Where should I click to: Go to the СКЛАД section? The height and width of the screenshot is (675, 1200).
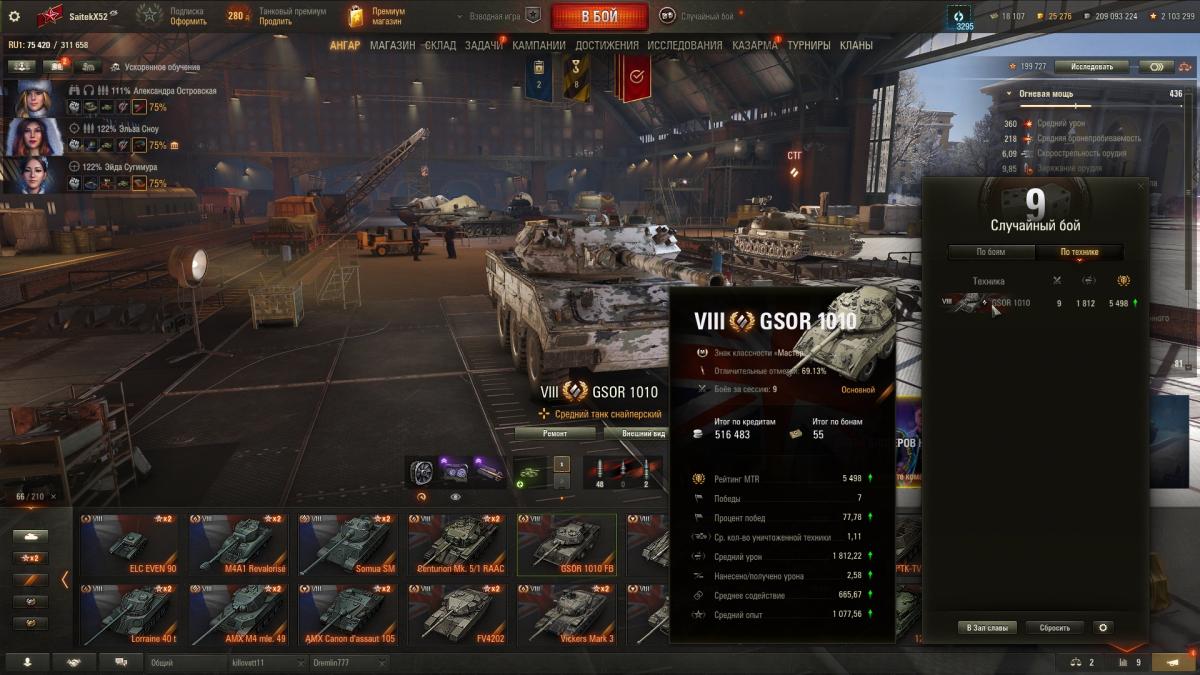pyautogui.click(x=440, y=45)
